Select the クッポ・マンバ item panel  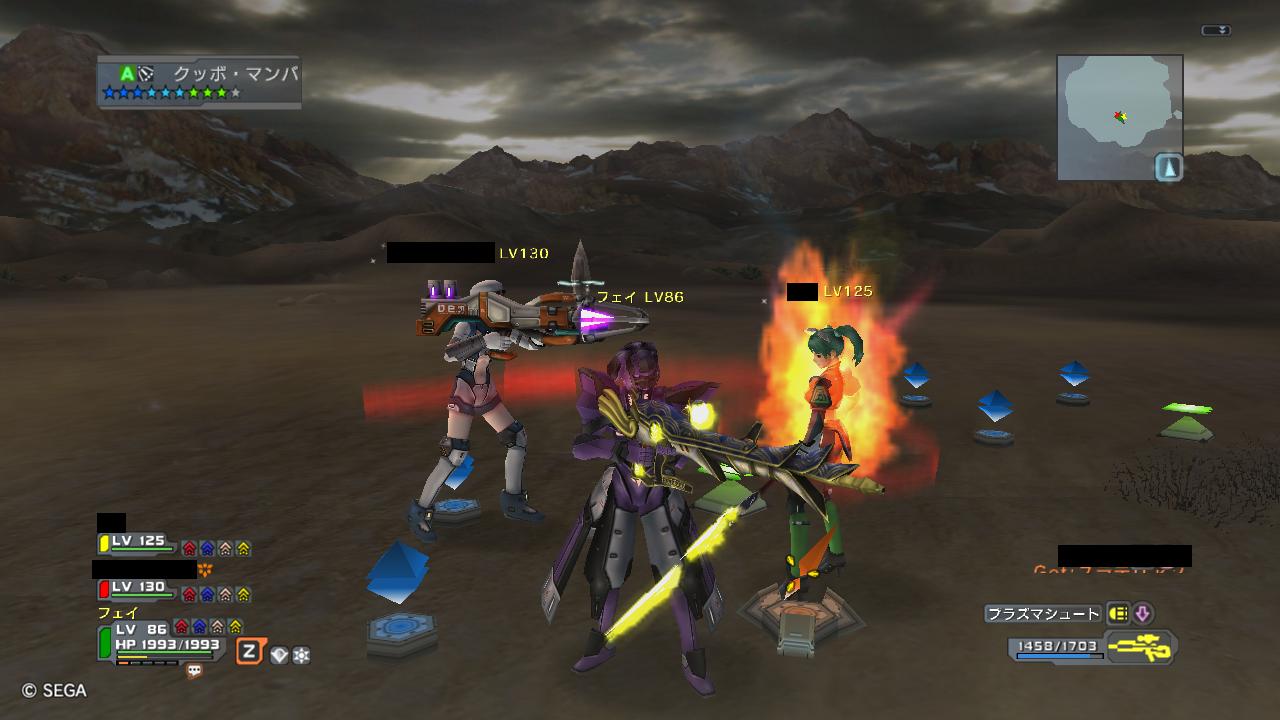point(199,82)
